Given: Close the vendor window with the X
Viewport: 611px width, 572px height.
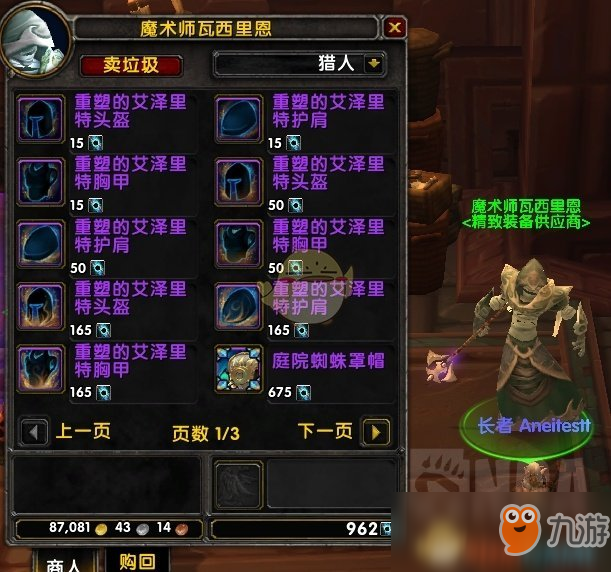Looking at the screenshot, I should point(395,27).
